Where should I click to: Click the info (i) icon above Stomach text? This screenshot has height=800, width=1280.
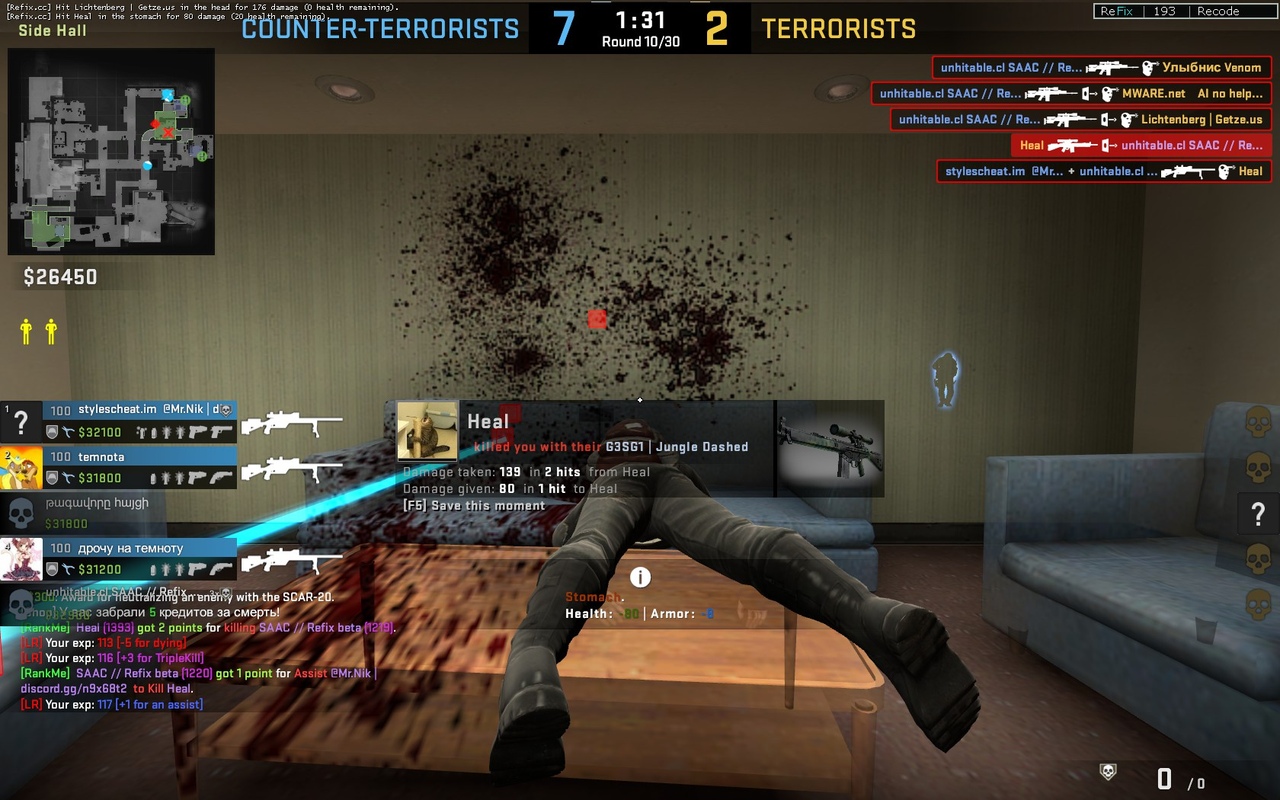pos(639,577)
